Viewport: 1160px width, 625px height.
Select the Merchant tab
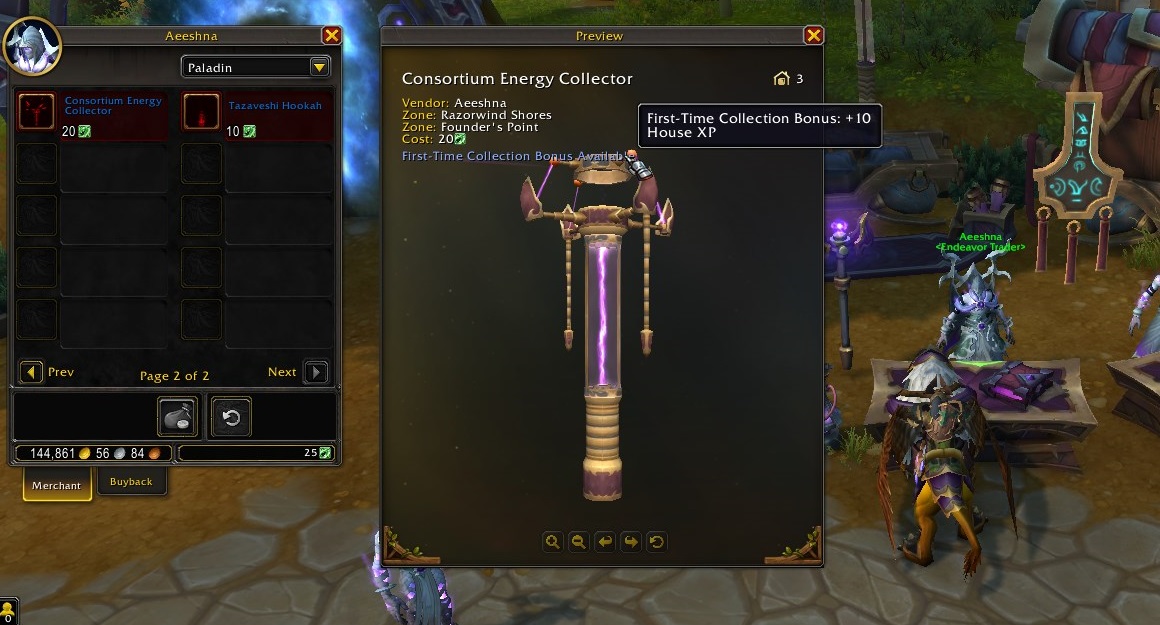57,485
